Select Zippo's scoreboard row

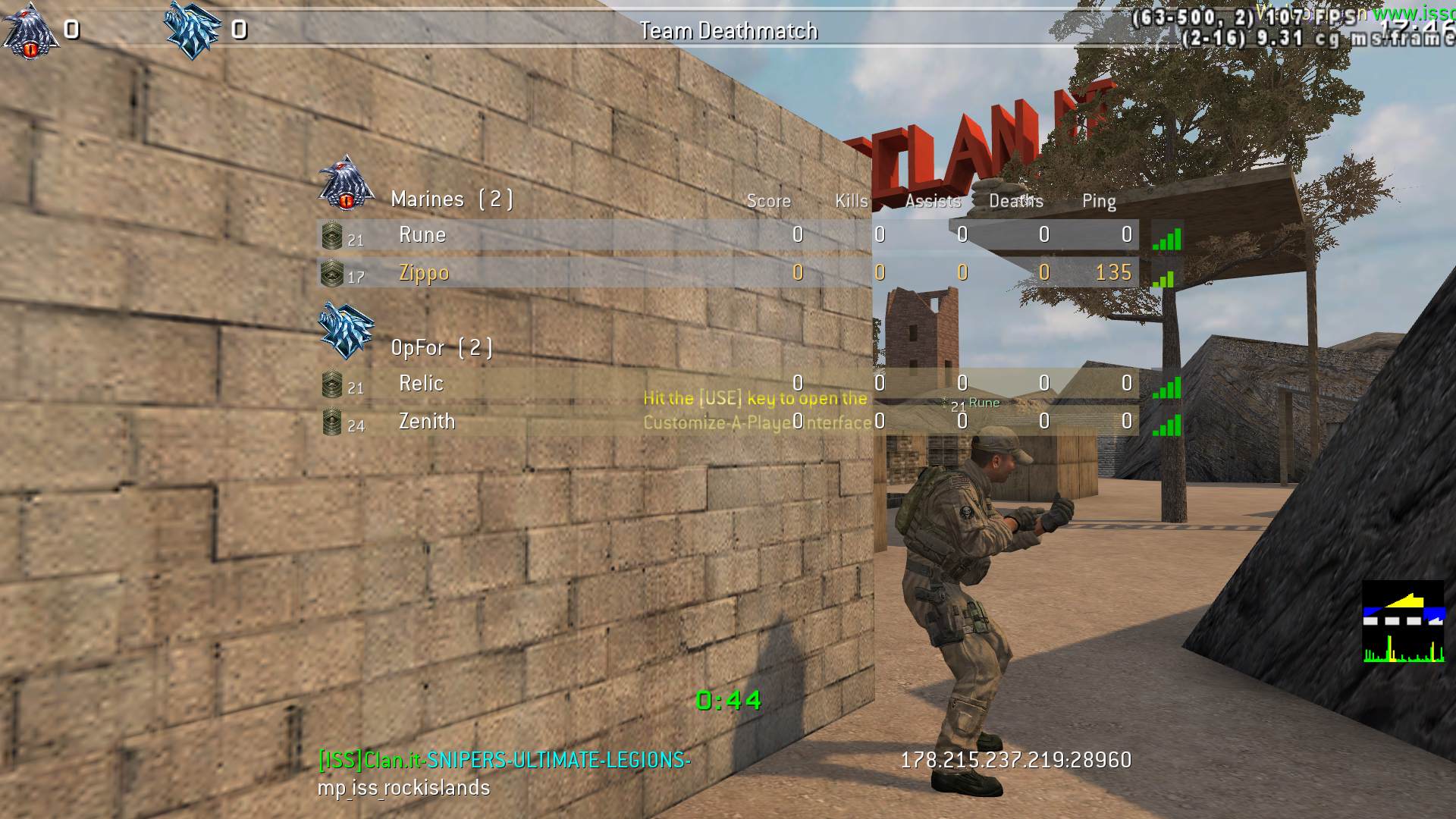pyautogui.click(x=424, y=273)
